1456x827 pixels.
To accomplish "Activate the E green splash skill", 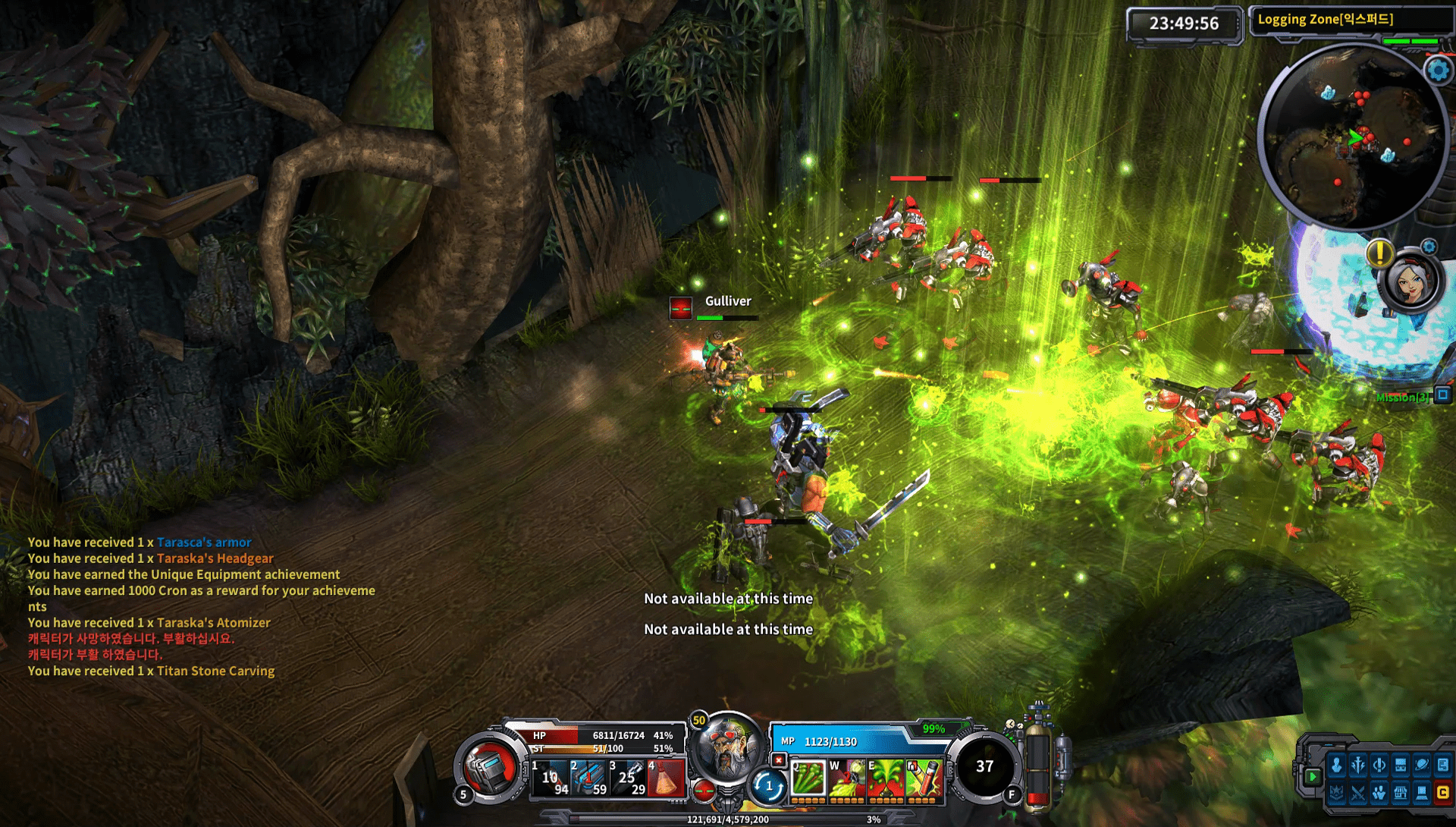I will pos(885,779).
